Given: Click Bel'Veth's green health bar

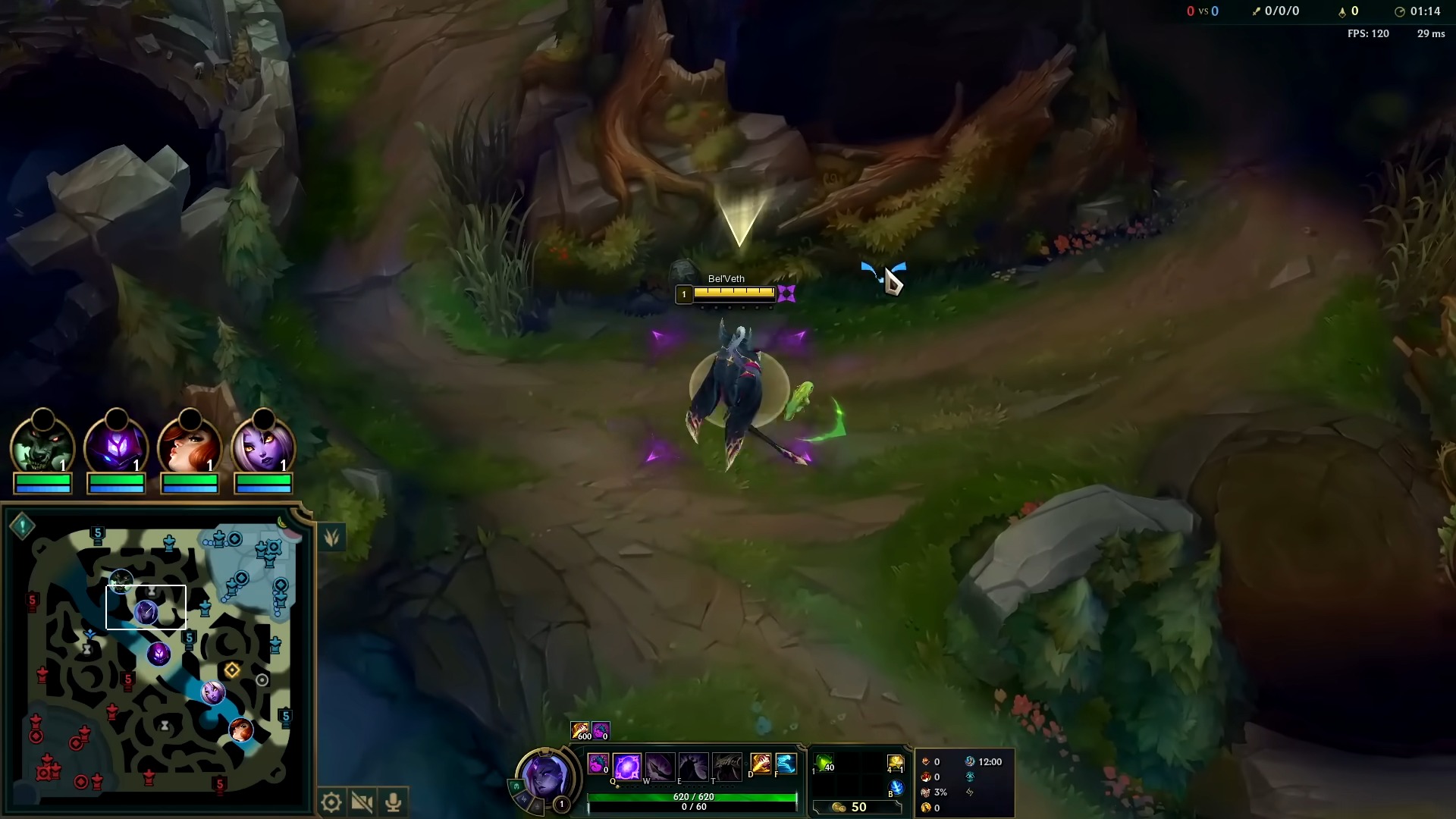Looking at the screenshot, I should click(x=694, y=796).
